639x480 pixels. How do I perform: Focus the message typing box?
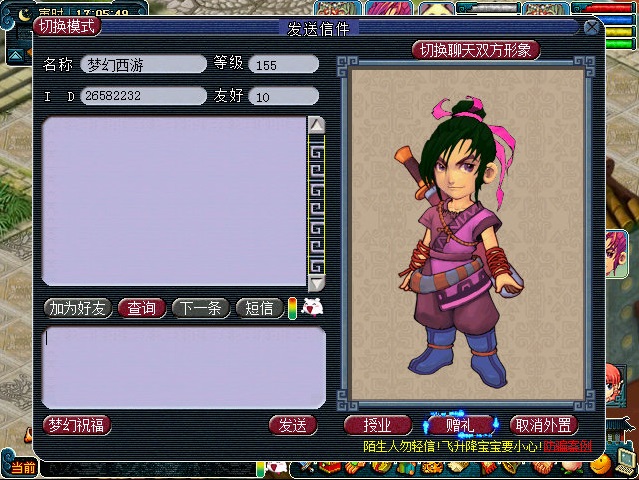click(184, 366)
